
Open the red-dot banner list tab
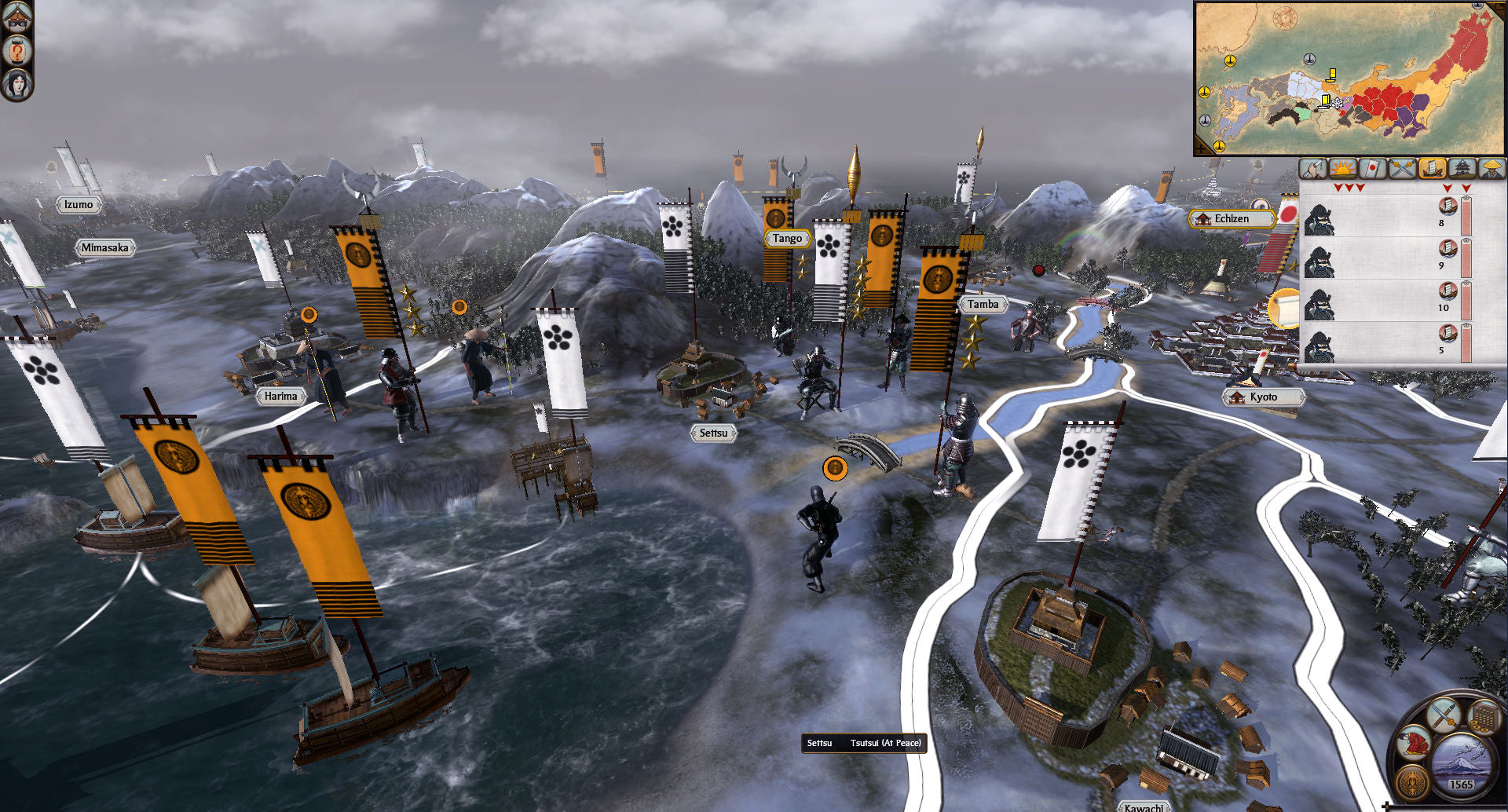tap(1372, 168)
